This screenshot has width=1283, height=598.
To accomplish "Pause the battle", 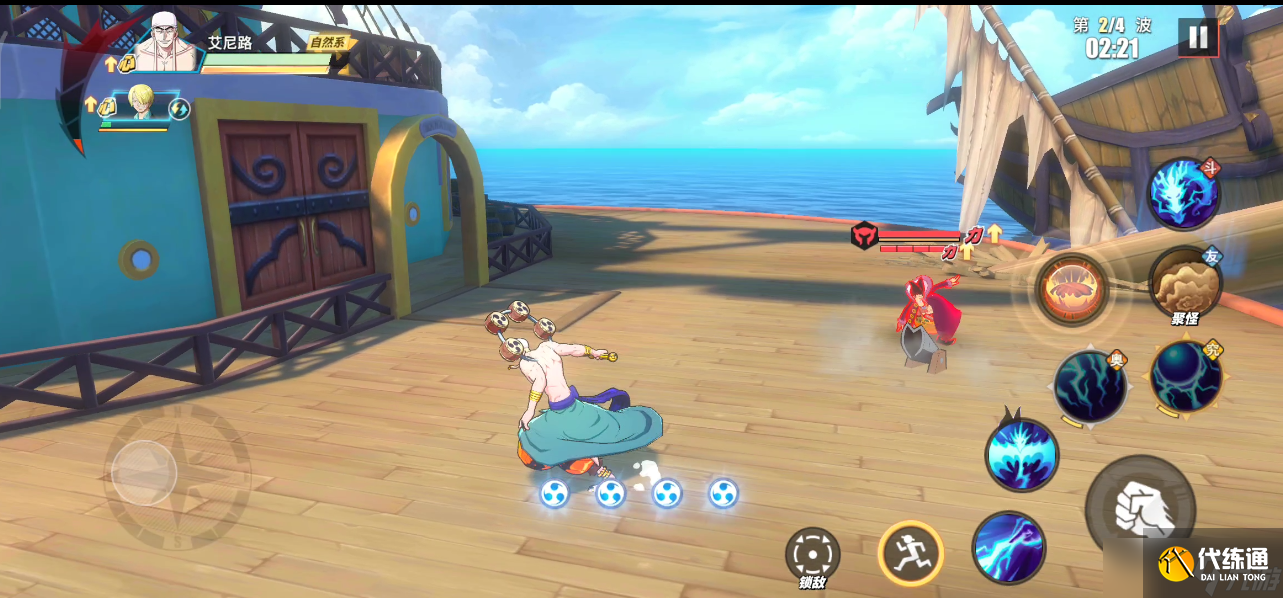I will pos(1197,39).
